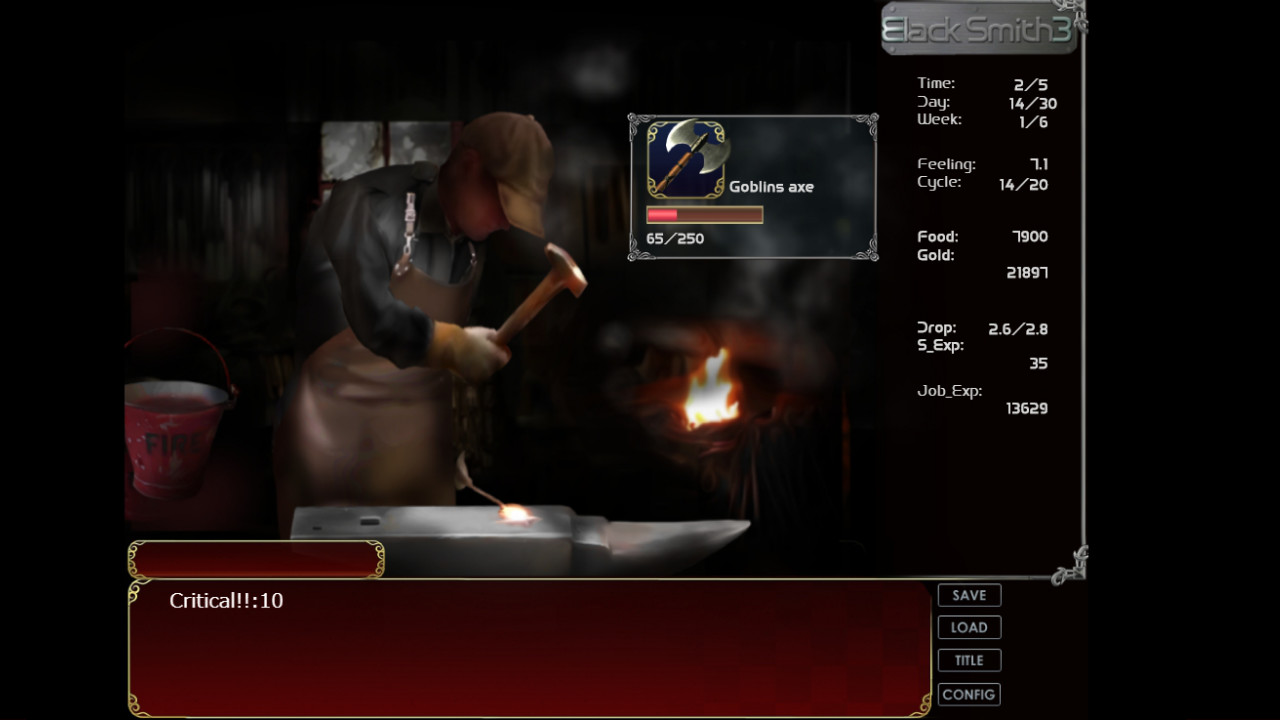Click the red gauge above the message box
Screen dimensions: 1280x720
(255, 557)
